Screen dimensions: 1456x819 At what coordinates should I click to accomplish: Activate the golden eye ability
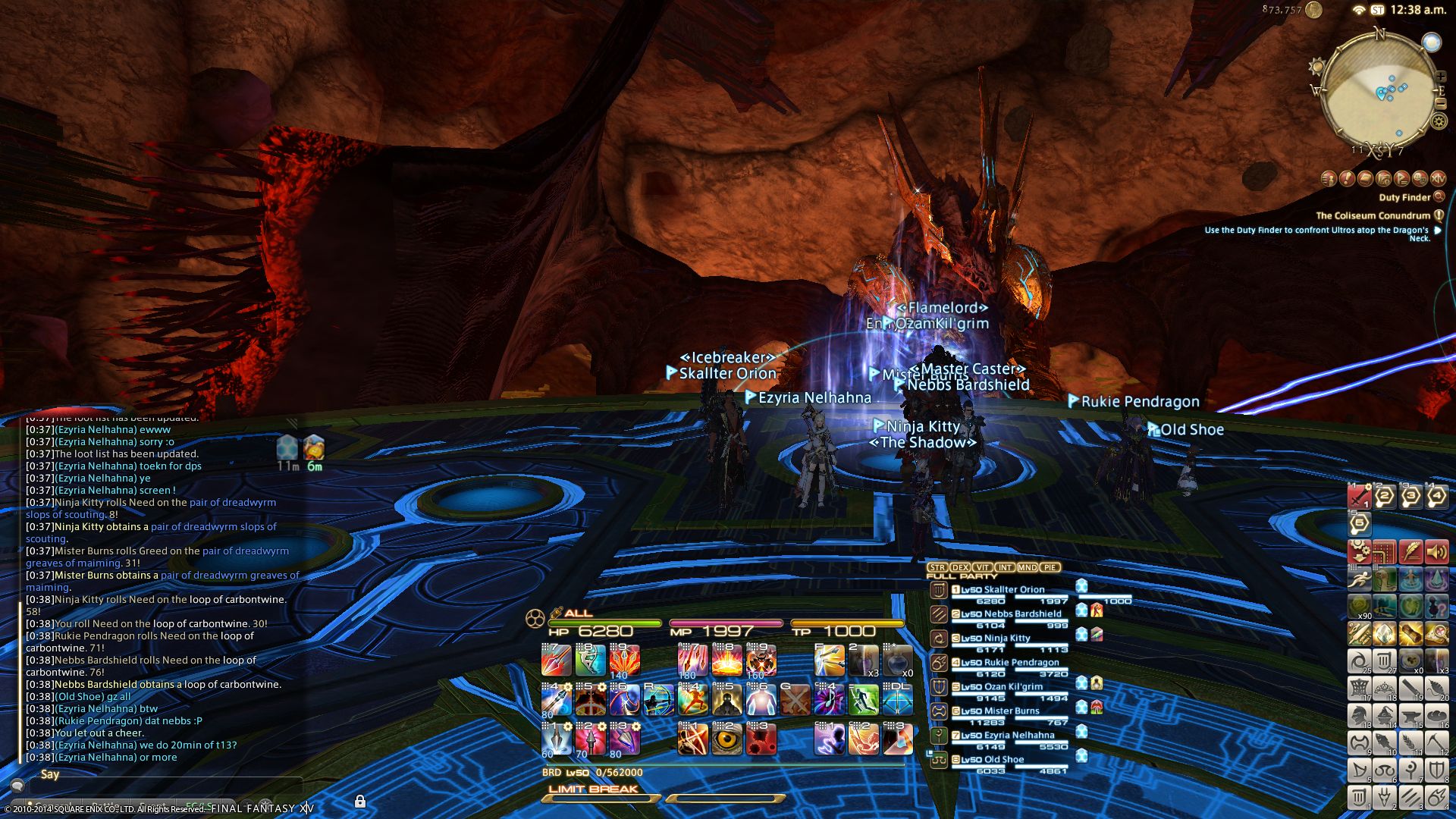click(x=727, y=739)
